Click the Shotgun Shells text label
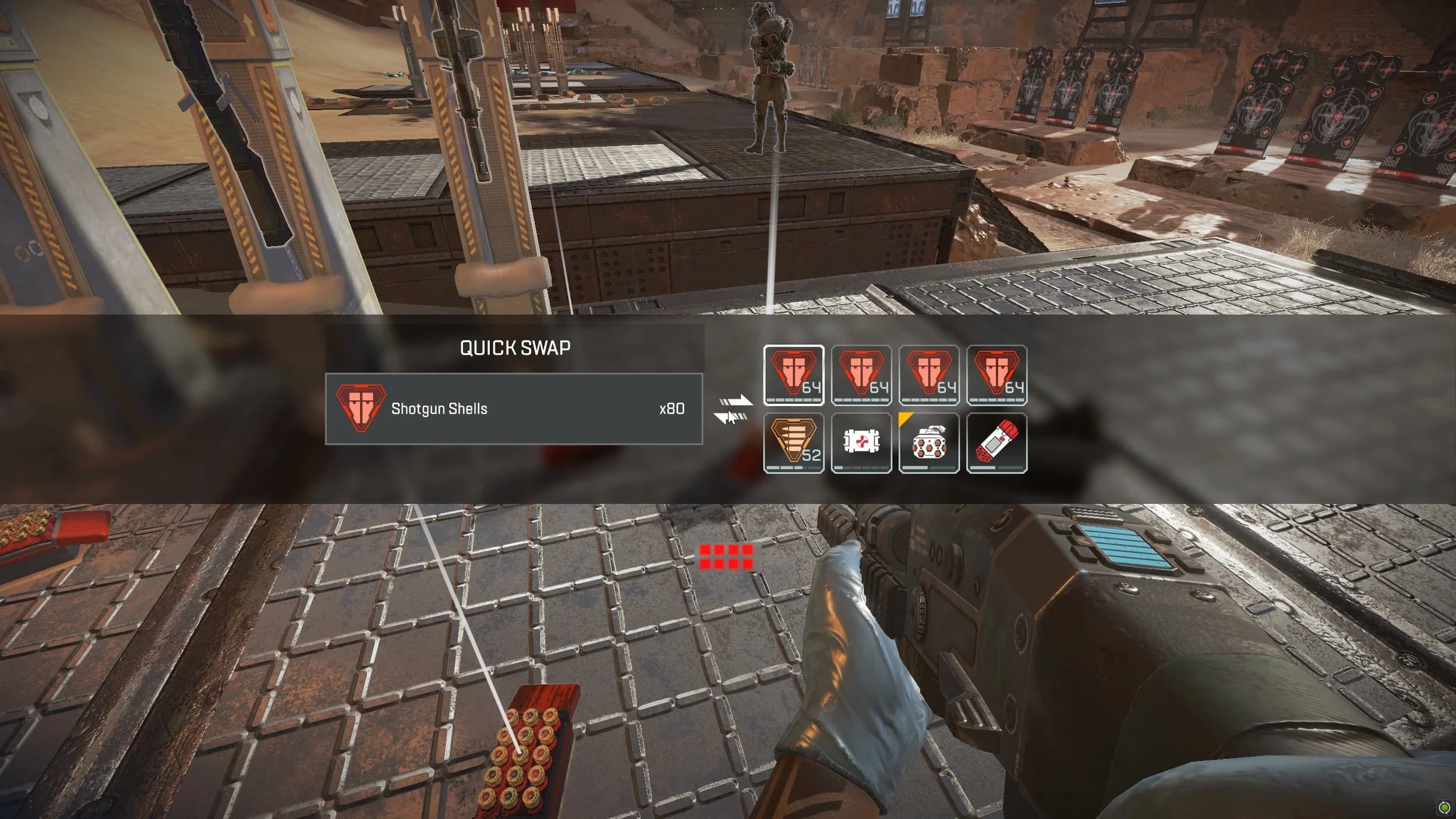1456x819 pixels. coord(440,408)
